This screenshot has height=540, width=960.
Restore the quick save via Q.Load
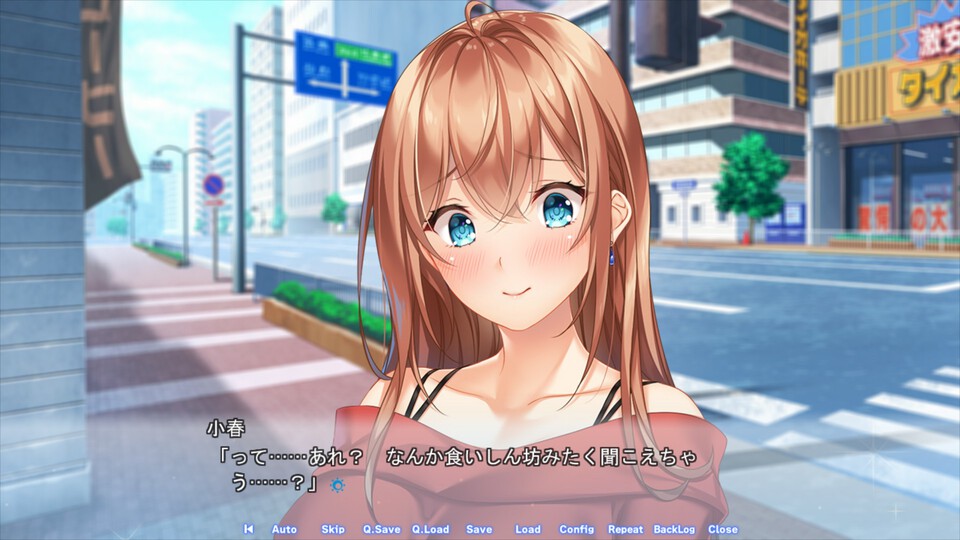pyautogui.click(x=430, y=529)
